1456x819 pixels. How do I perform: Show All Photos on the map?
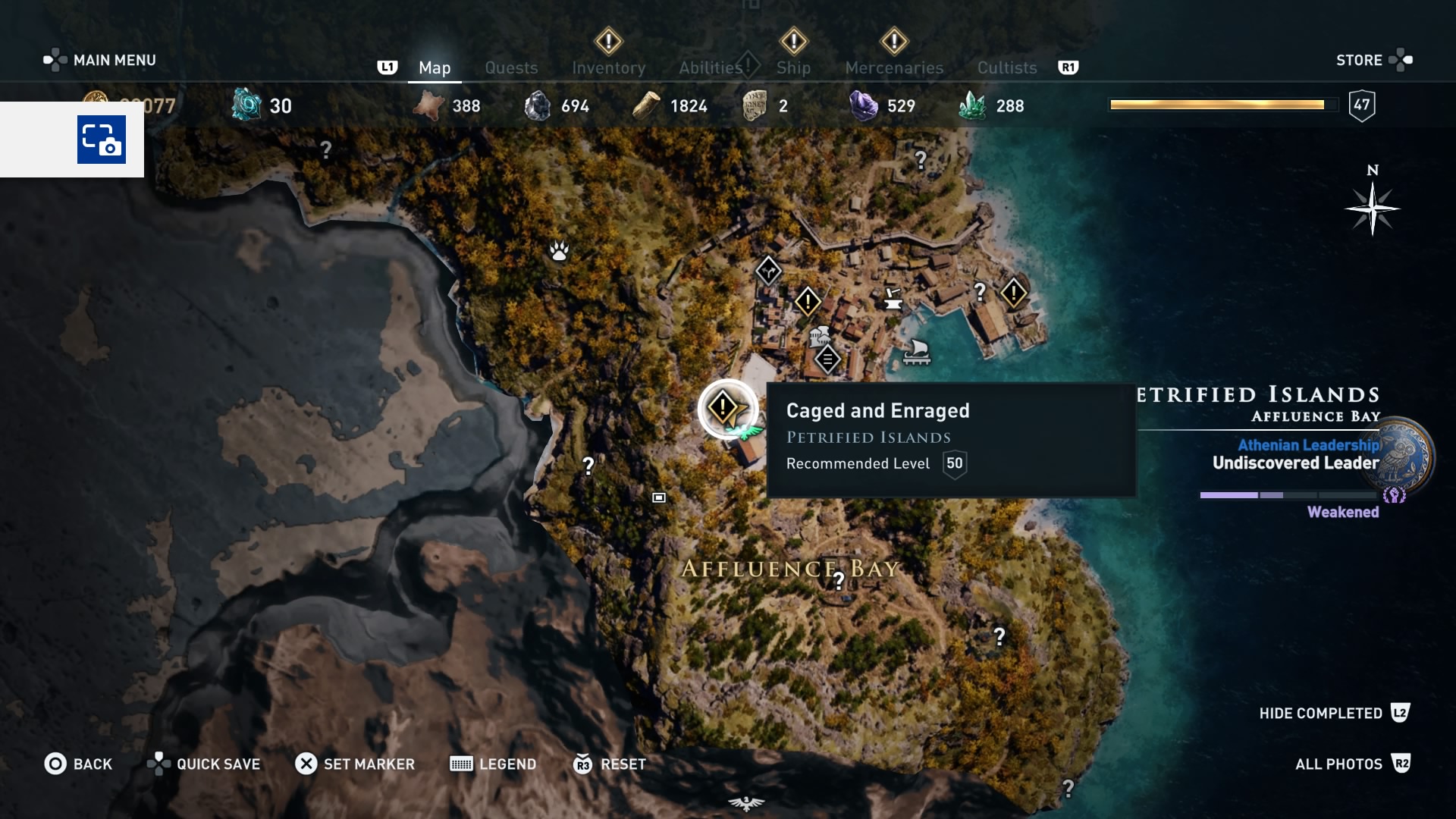tap(1338, 764)
